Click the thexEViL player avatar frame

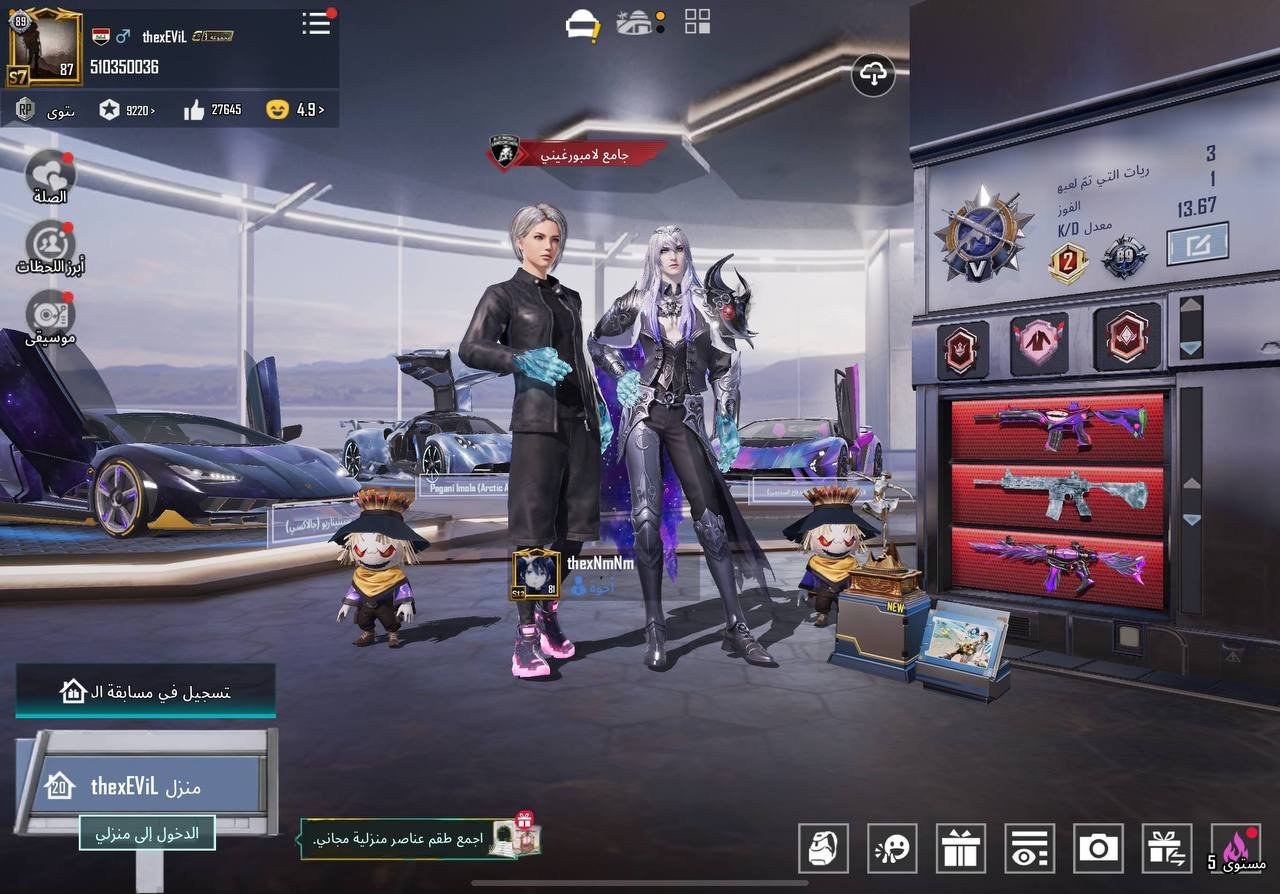[44, 48]
